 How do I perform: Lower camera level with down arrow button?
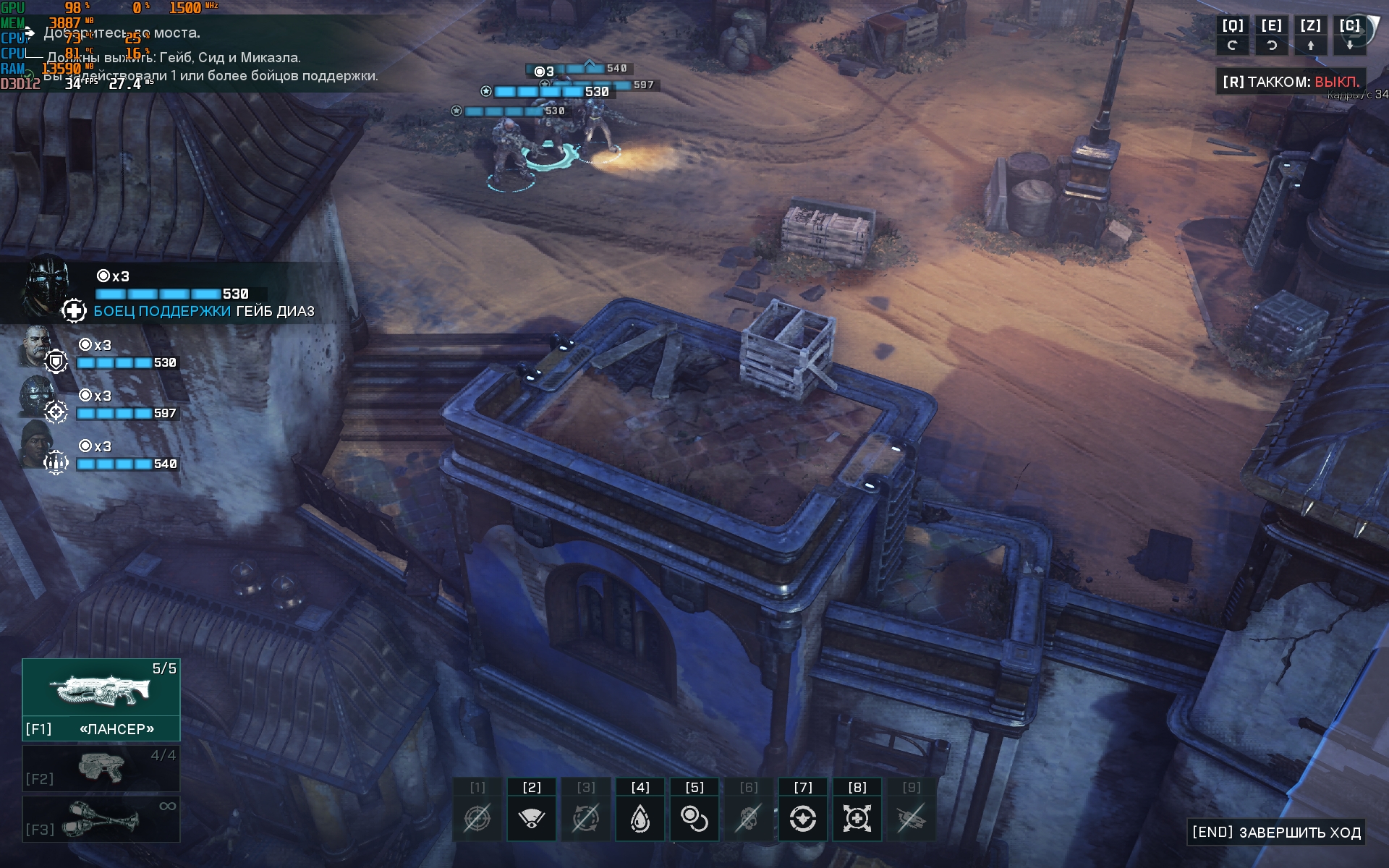[x=1349, y=45]
